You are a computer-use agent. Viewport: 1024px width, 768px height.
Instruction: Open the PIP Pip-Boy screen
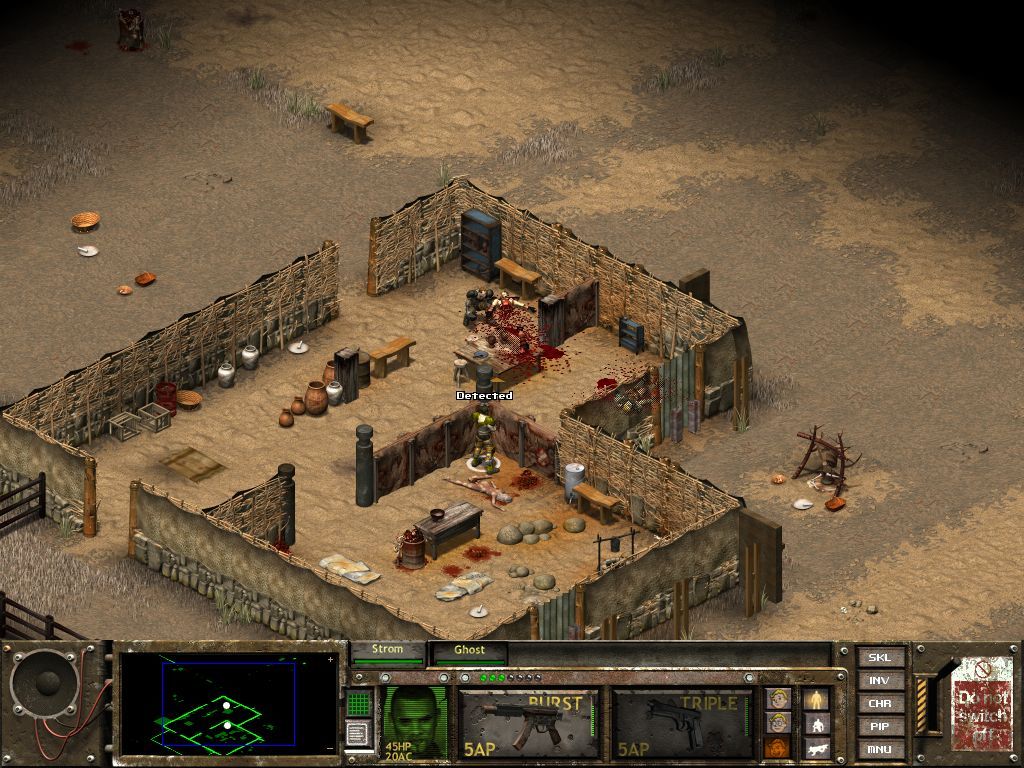click(880, 727)
